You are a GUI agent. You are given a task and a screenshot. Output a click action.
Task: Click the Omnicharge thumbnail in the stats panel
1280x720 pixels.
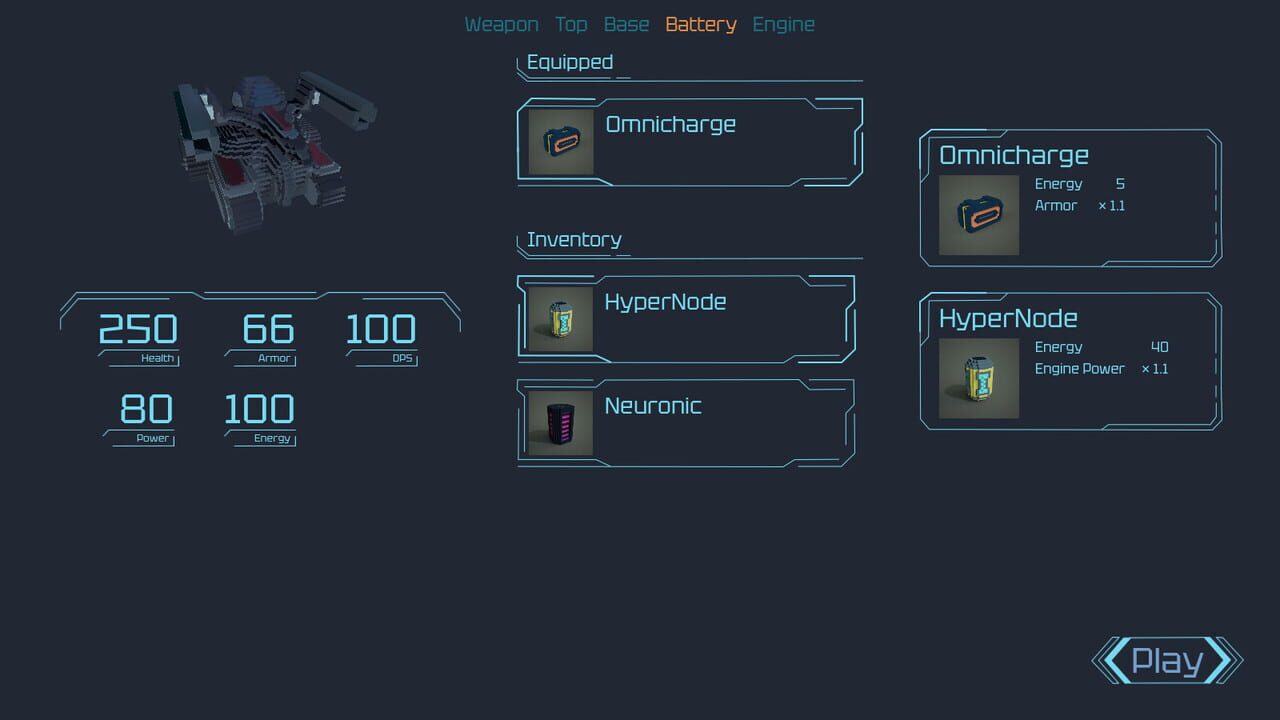coord(977,213)
